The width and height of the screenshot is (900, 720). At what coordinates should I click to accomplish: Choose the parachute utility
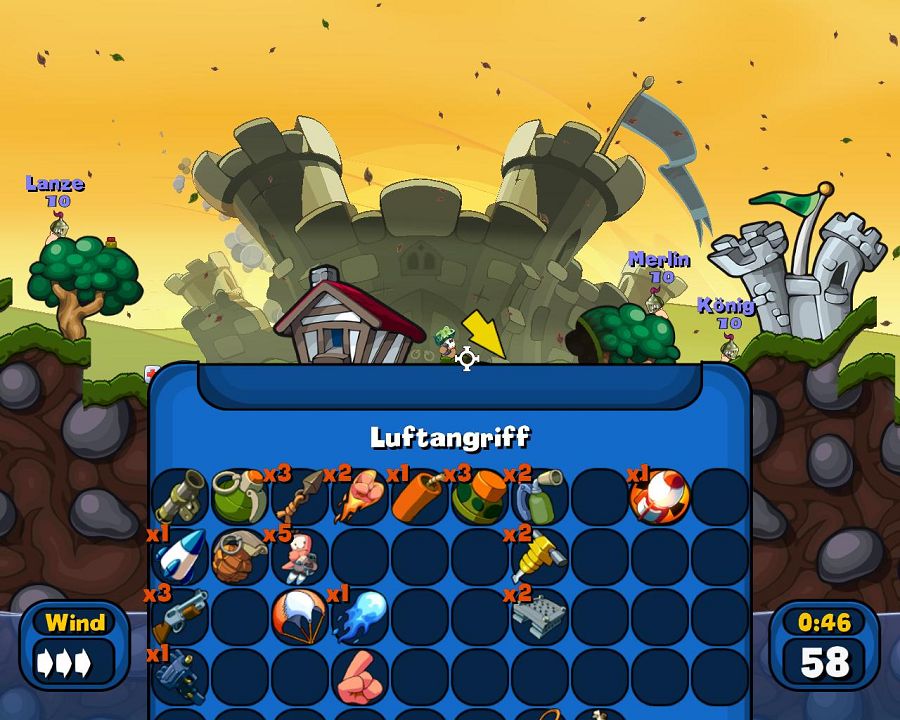click(300, 615)
